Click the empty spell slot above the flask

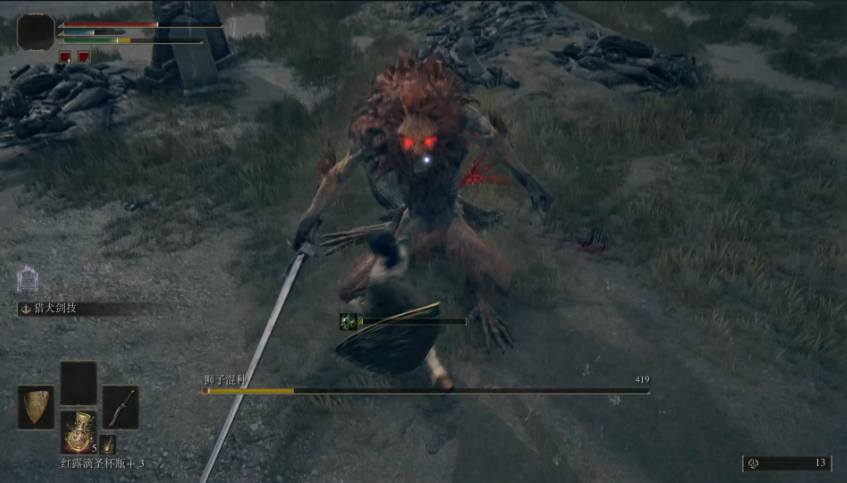tap(78, 383)
